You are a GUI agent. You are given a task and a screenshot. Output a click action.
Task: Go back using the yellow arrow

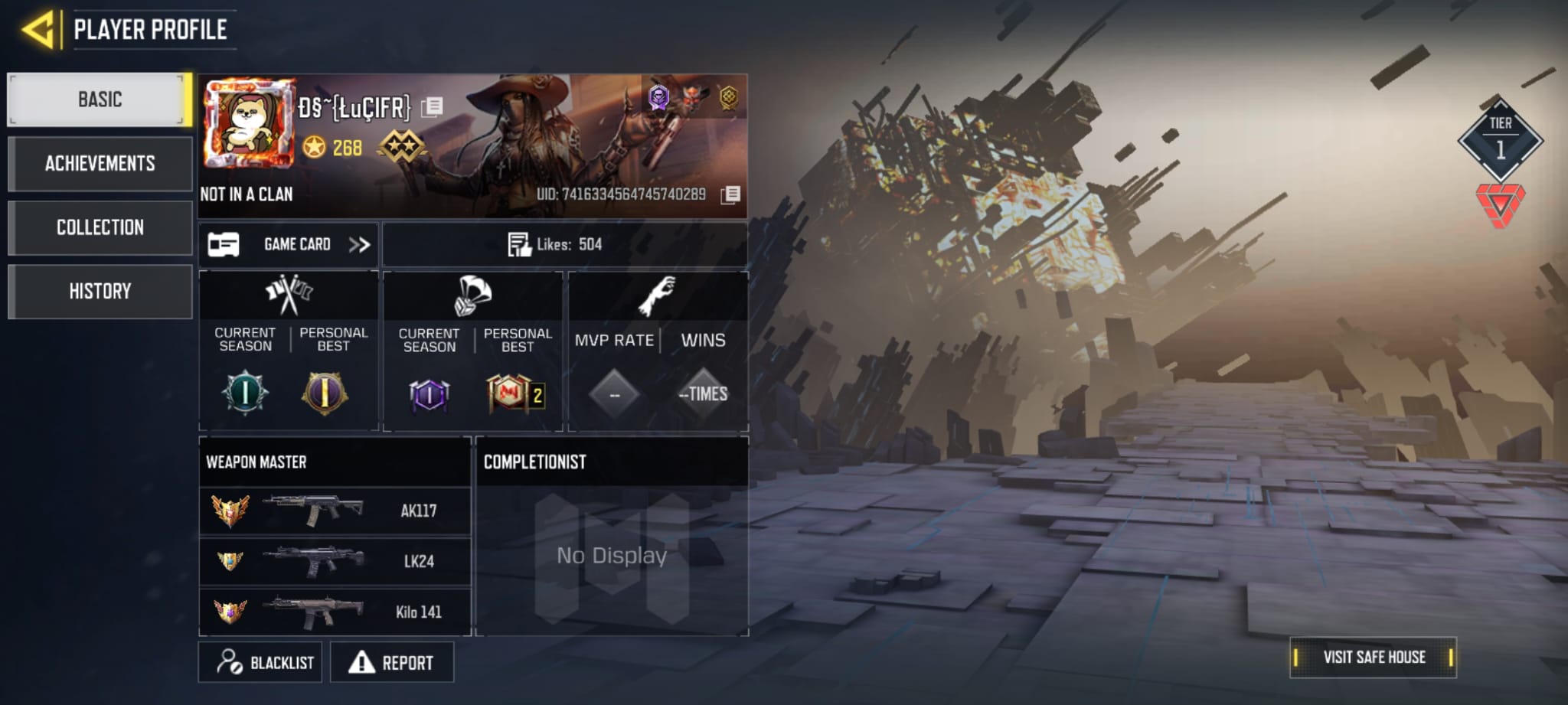click(x=38, y=30)
